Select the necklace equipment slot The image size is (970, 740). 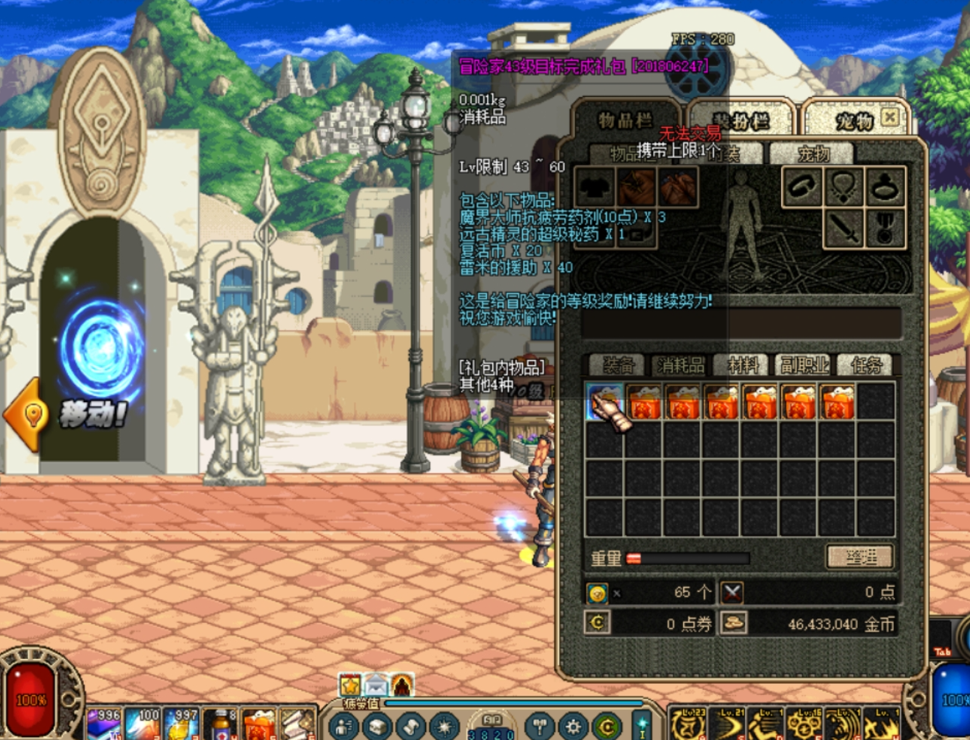coord(843,186)
